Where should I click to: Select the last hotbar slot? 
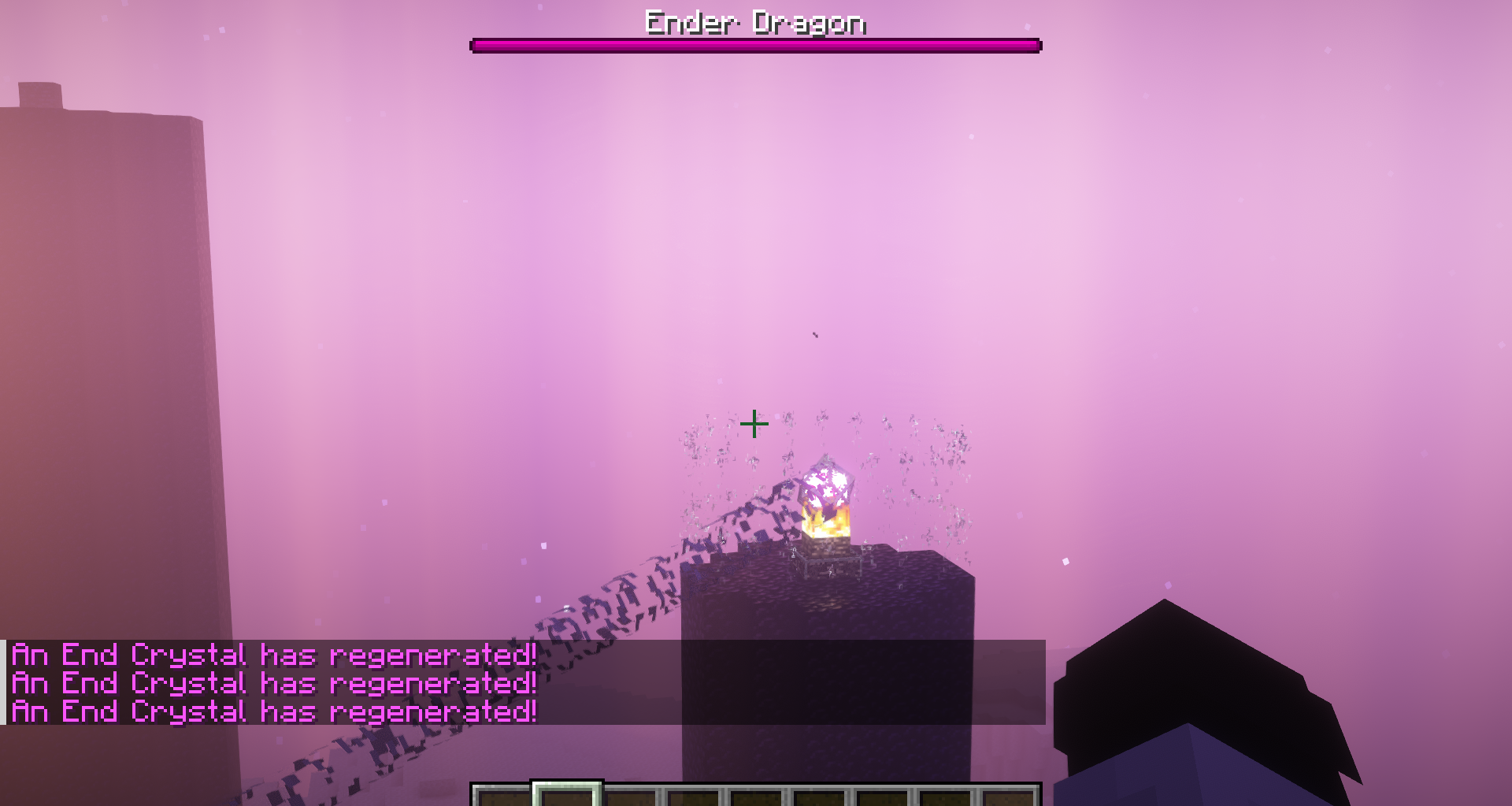pos(1012,796)
